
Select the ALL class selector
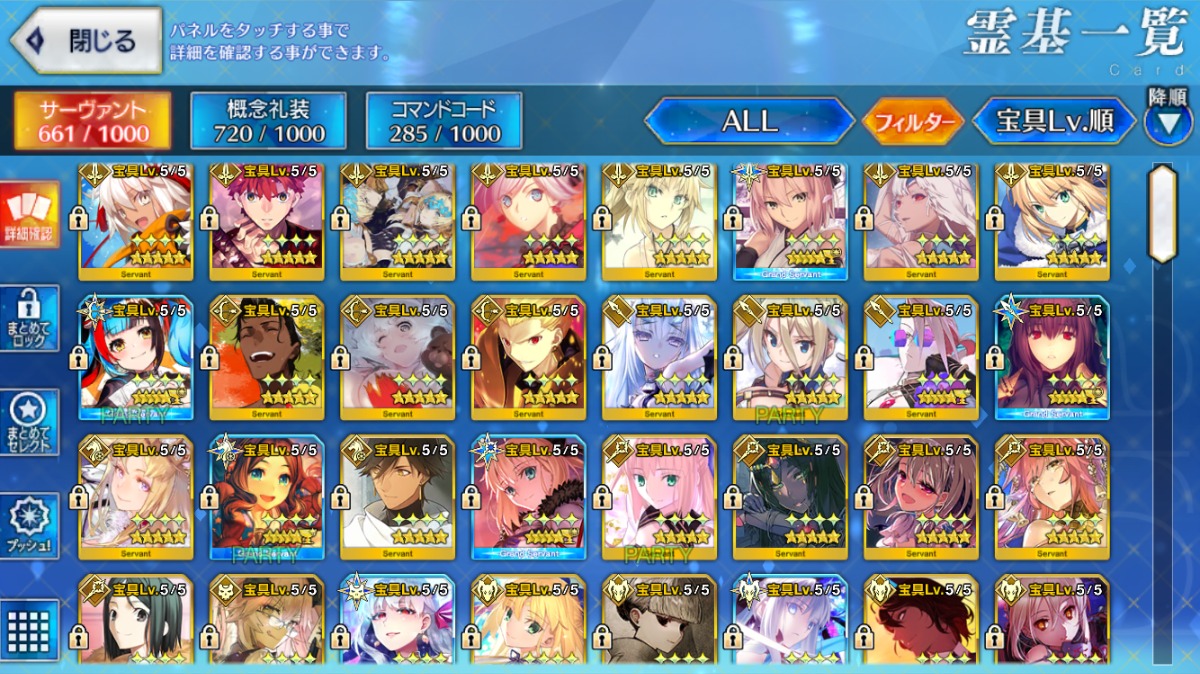[749, 122]
